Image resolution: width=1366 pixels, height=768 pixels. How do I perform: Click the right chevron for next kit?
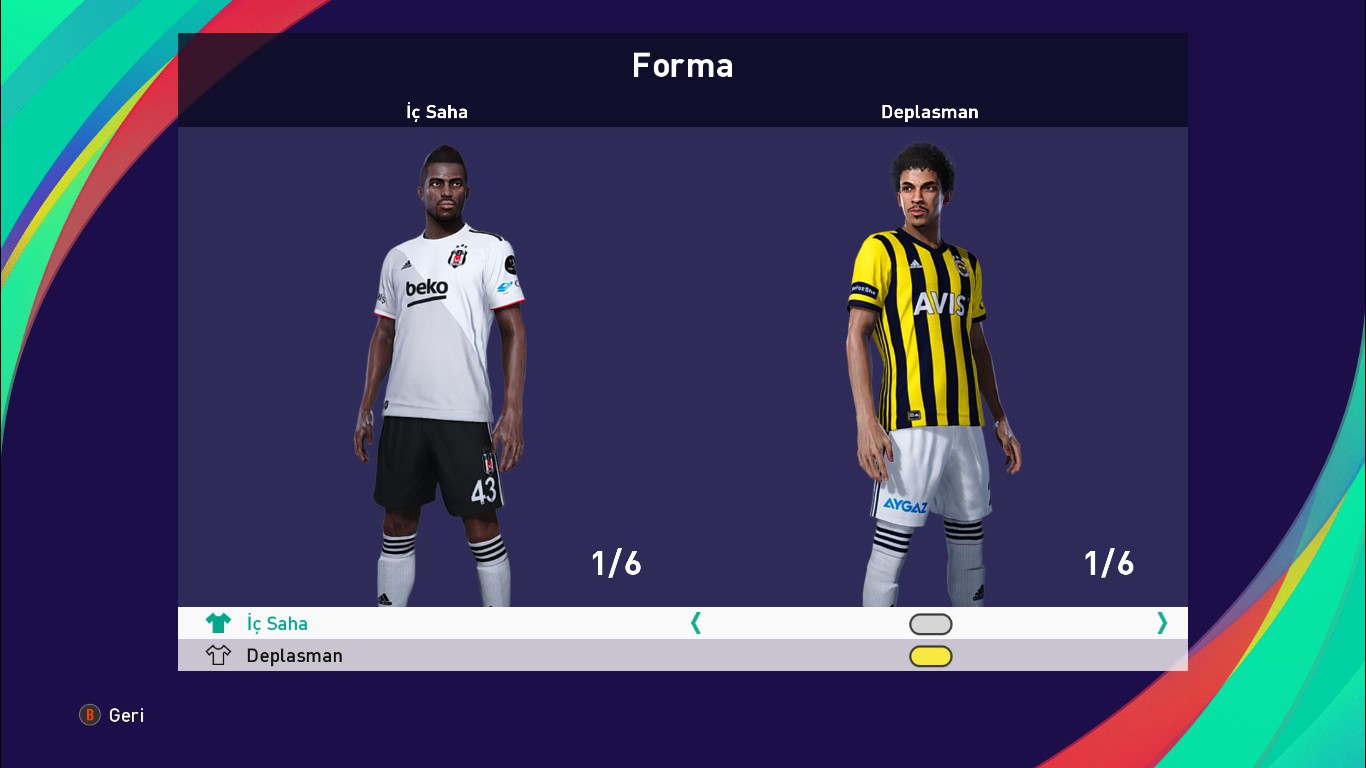(1161, 622)
